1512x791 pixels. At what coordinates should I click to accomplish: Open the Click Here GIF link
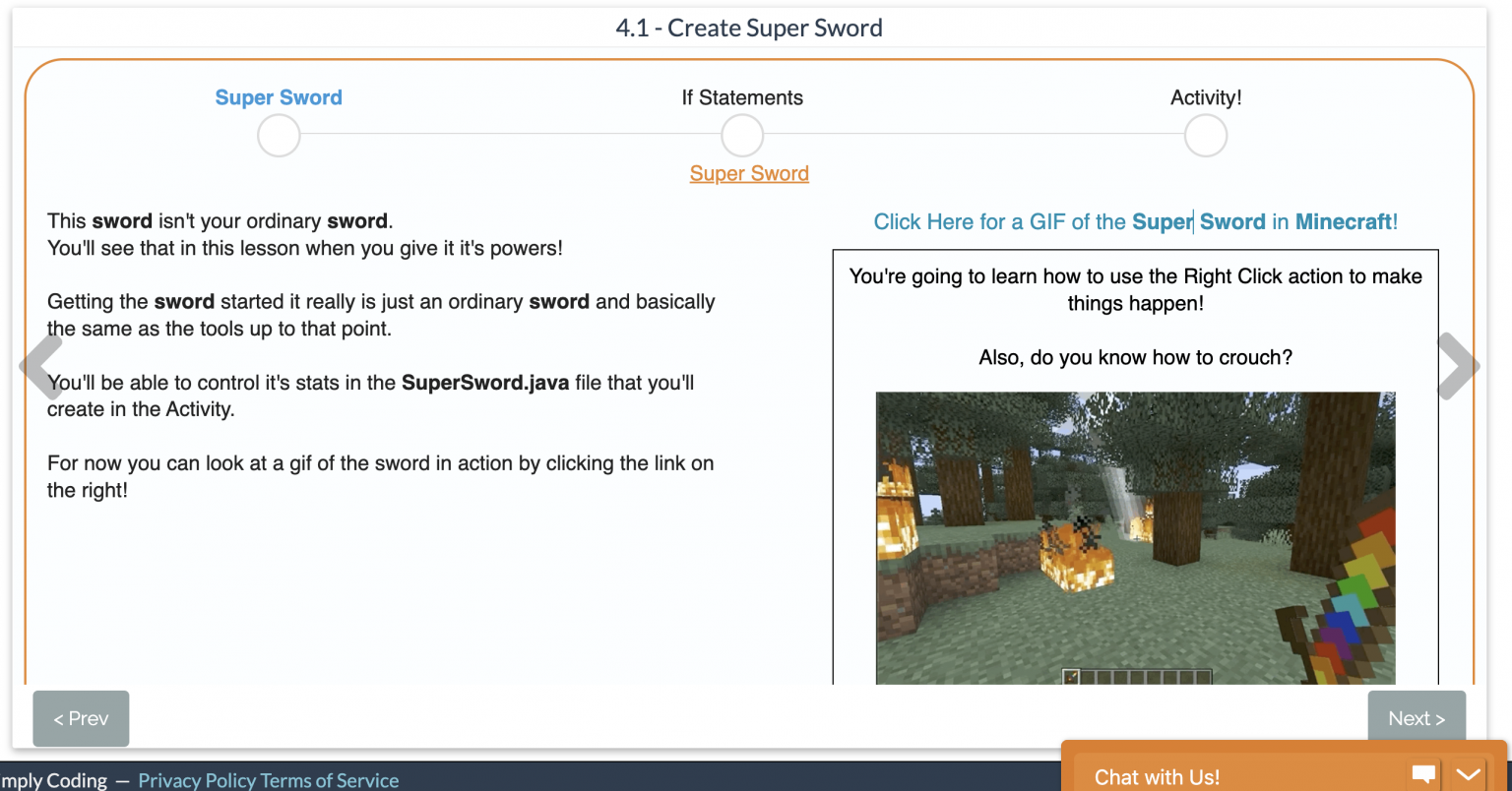point(1136,221)
